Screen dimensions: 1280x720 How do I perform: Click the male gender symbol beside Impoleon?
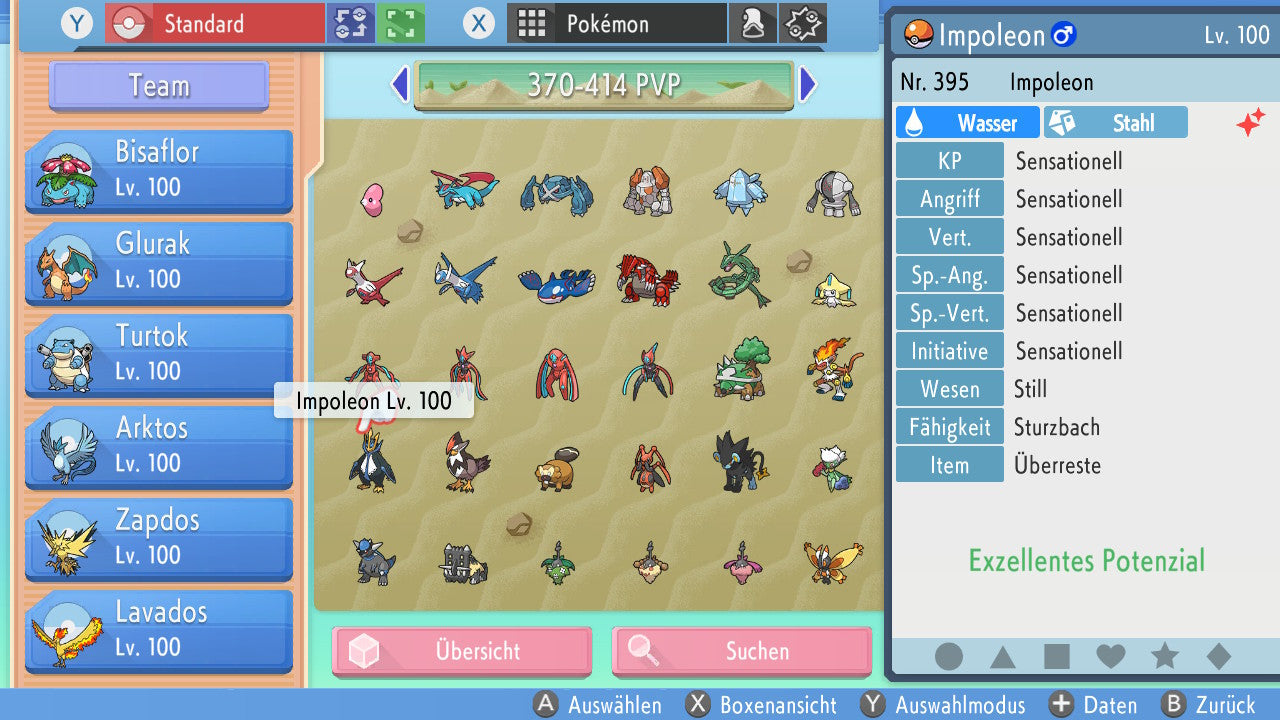coord(1063,35)
